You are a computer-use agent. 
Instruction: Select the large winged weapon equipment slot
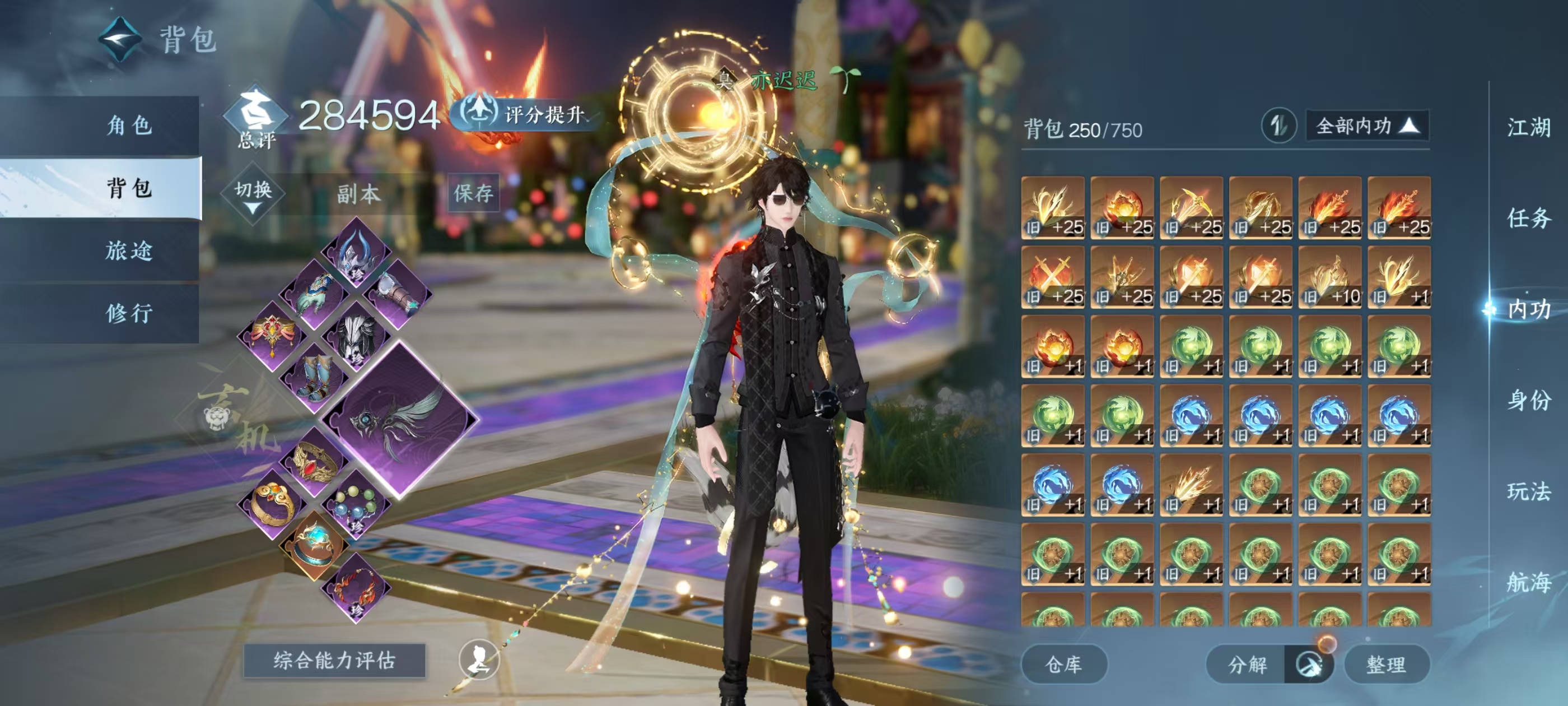399,419
